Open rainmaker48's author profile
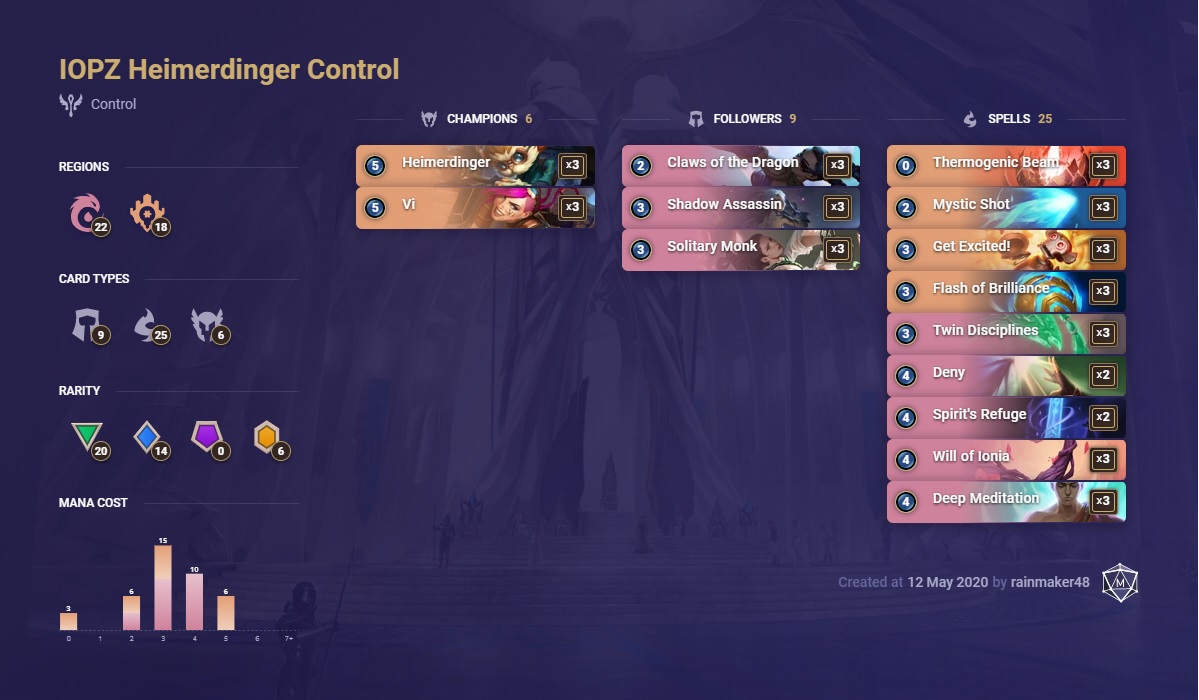The image size is (1199, 700). [x=1050, y=582]
